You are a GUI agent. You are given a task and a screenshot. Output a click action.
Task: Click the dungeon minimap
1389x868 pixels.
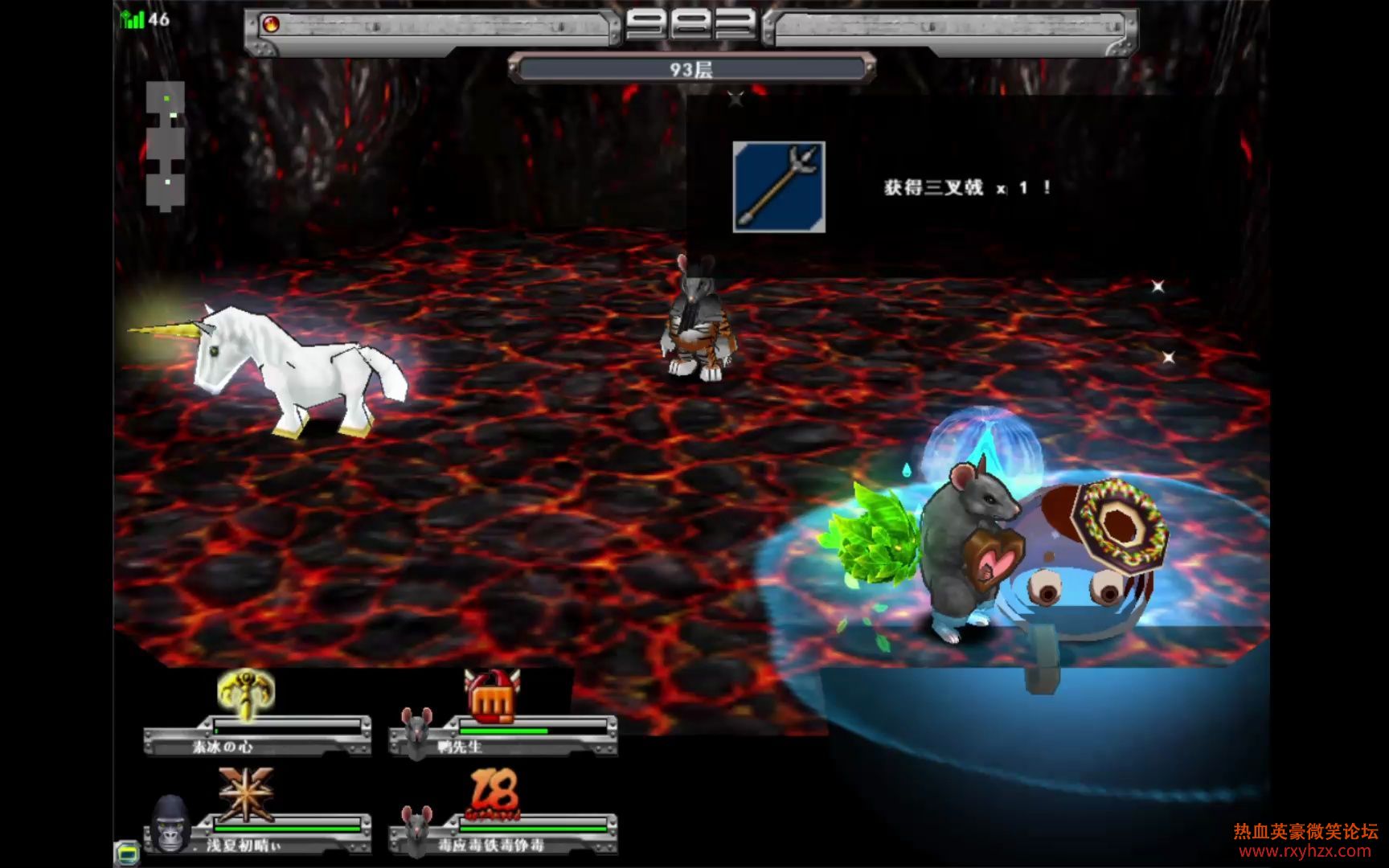[166, 146]
